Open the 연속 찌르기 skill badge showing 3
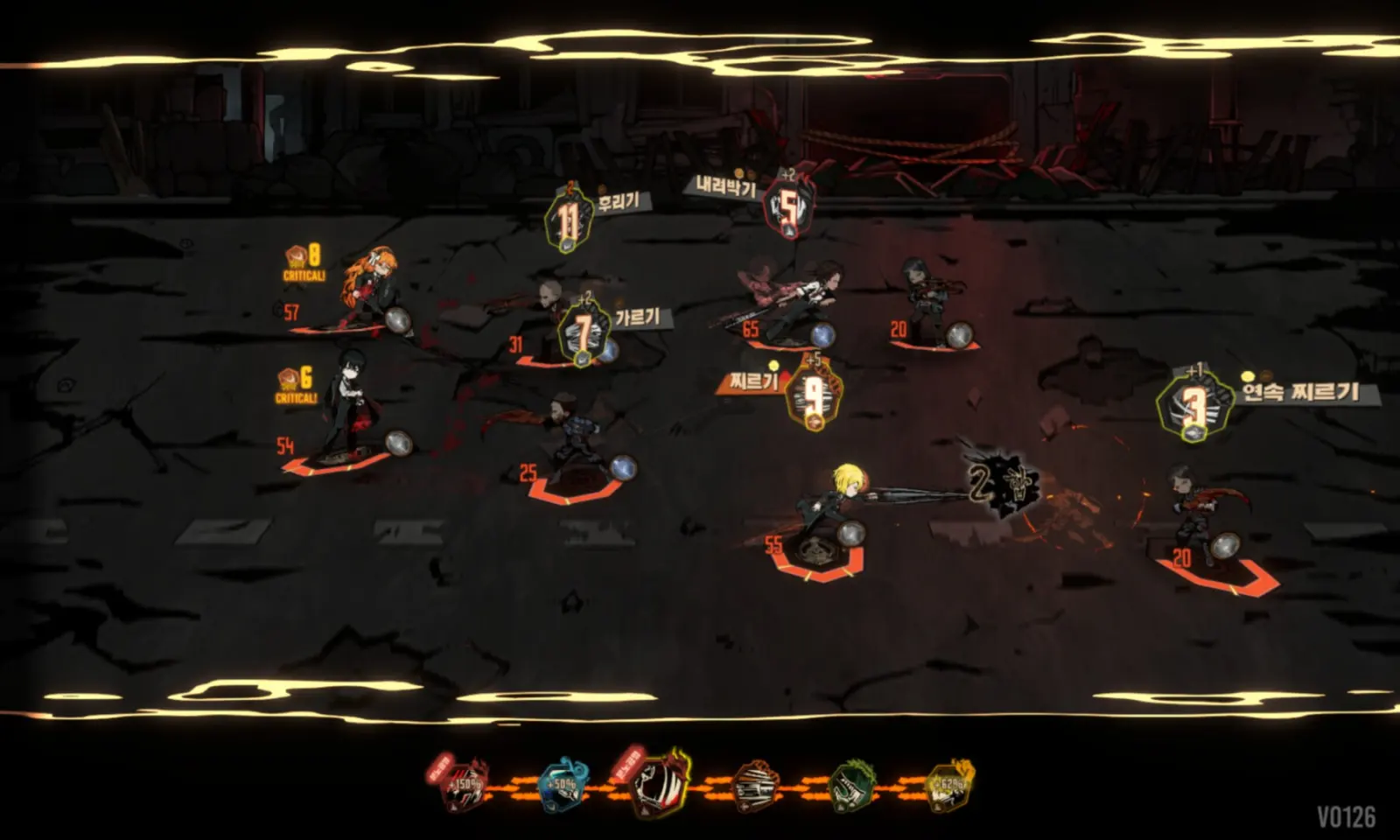 click(1193, 405)
